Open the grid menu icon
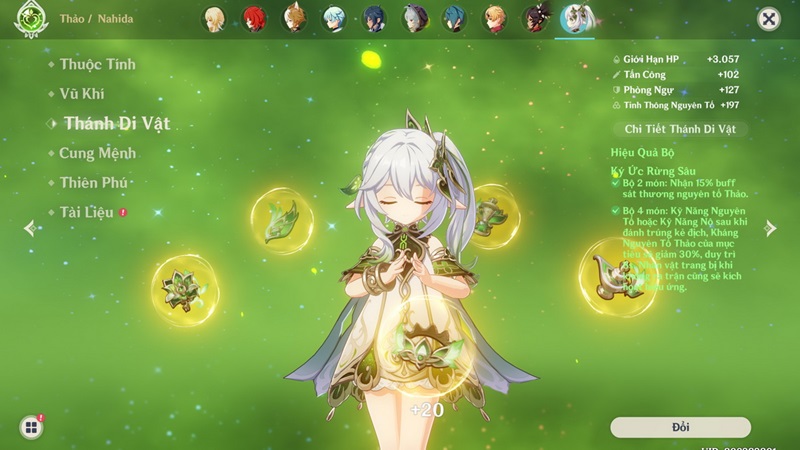 click(x=31, y=427)
